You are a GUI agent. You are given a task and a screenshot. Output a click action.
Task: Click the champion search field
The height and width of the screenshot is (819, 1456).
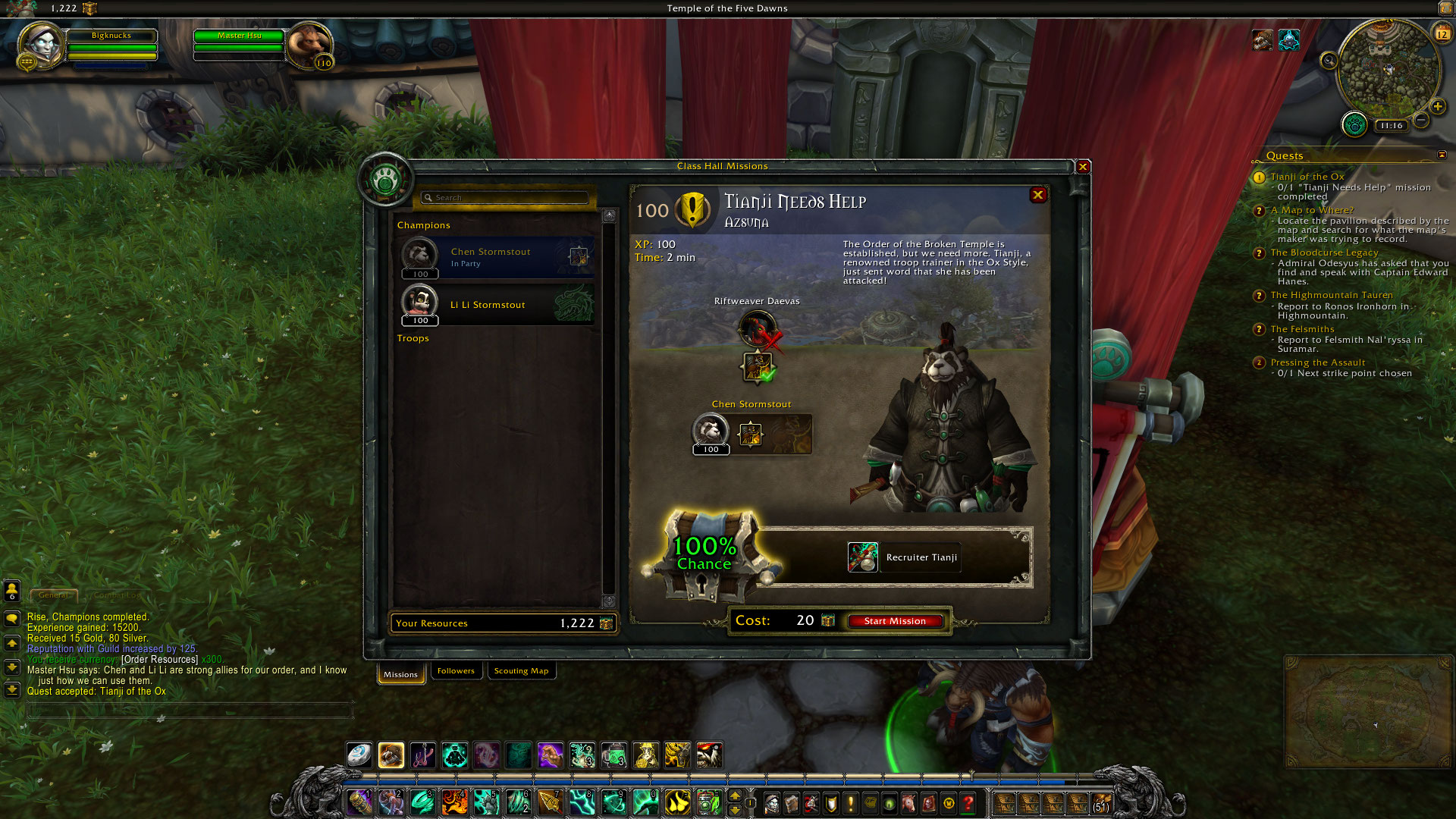pos(504,197)
